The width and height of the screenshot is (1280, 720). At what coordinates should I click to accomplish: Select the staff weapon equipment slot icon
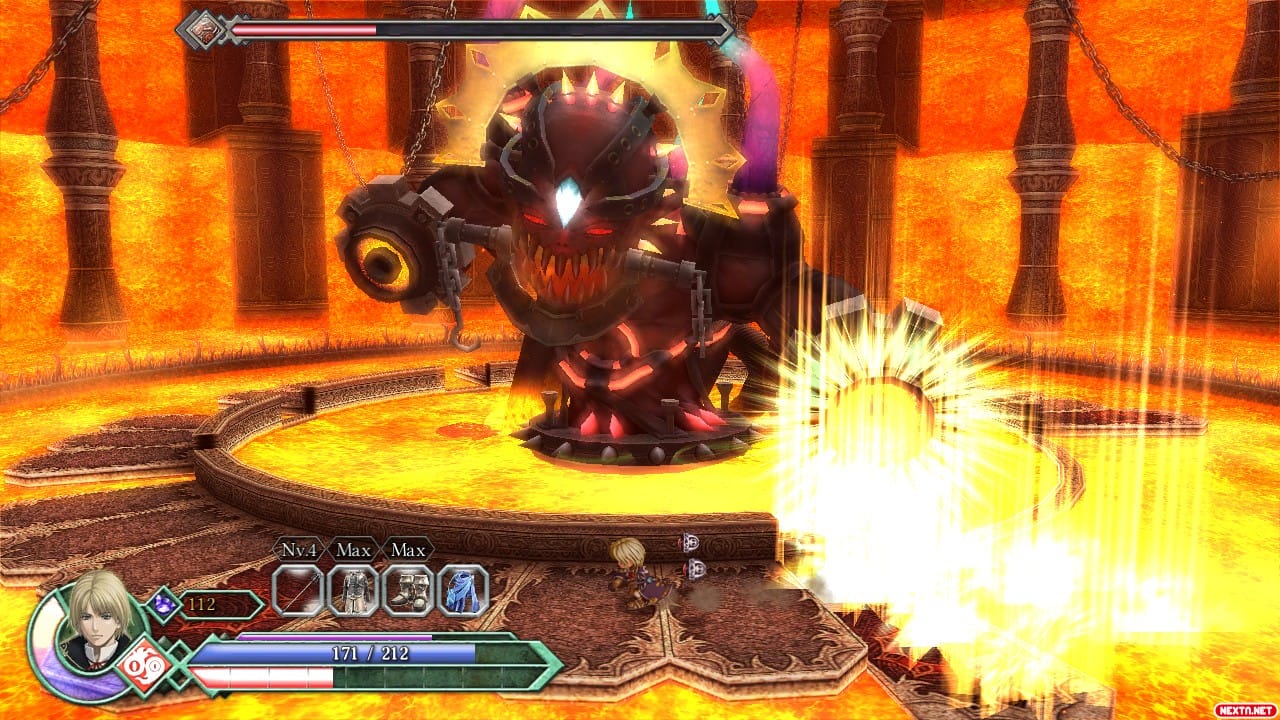point(295,591)
